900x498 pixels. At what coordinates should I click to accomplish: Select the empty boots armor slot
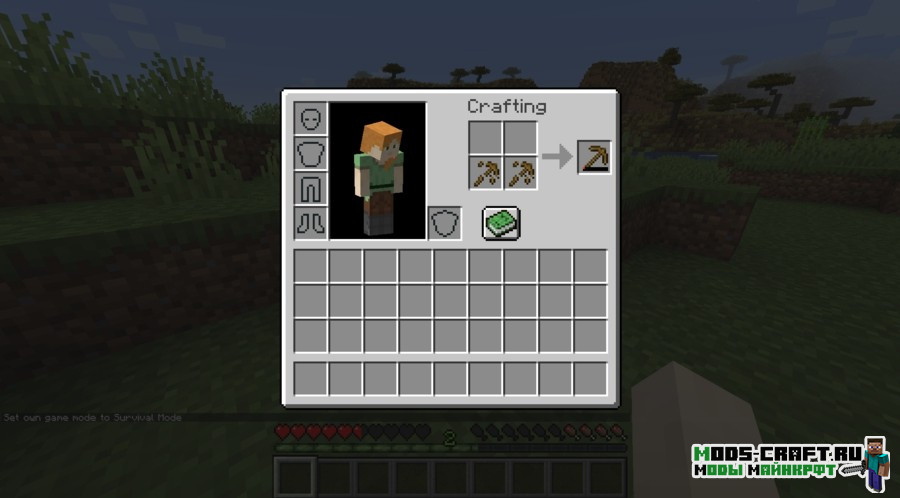click(x=311, y=223)
